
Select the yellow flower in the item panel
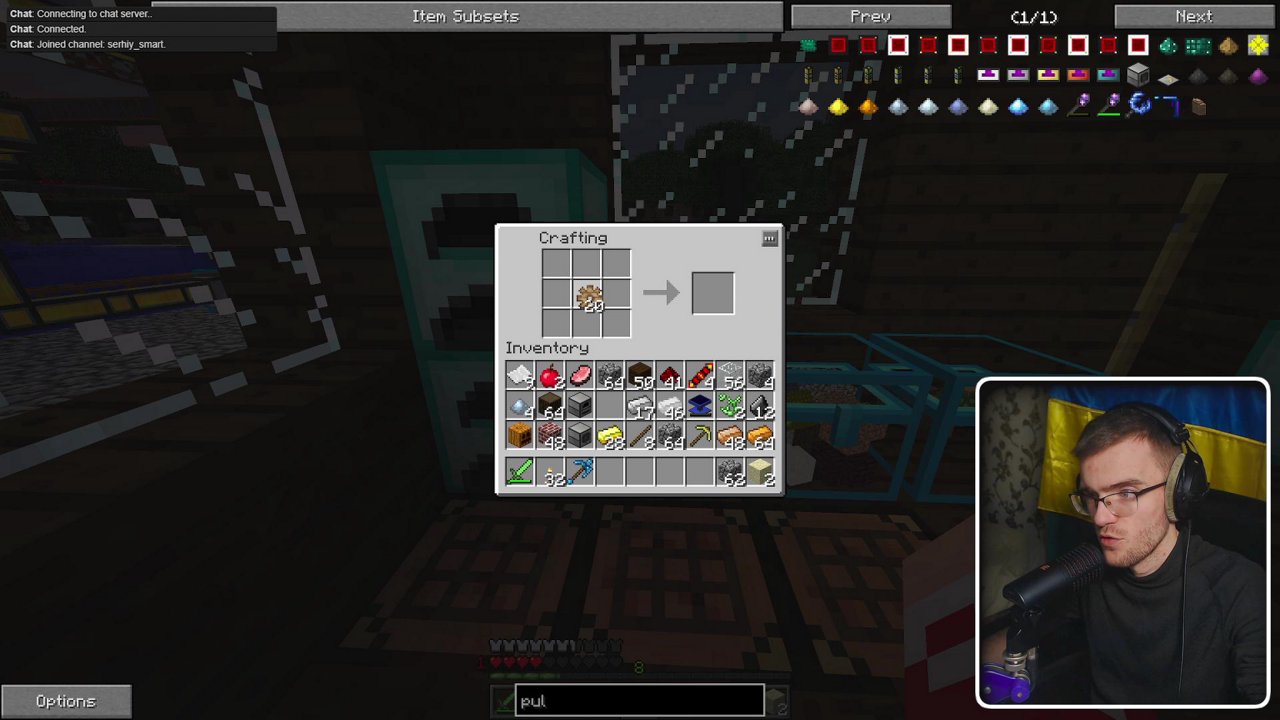1257,45
